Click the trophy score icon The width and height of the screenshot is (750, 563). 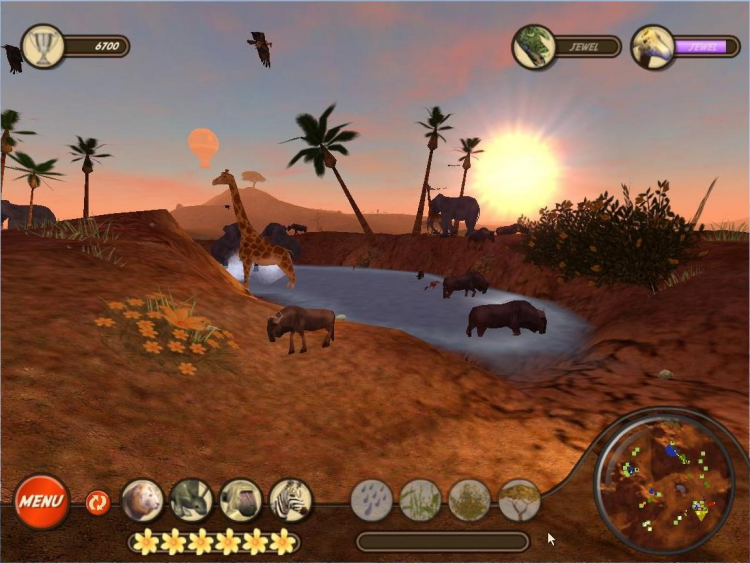point(43,46)
